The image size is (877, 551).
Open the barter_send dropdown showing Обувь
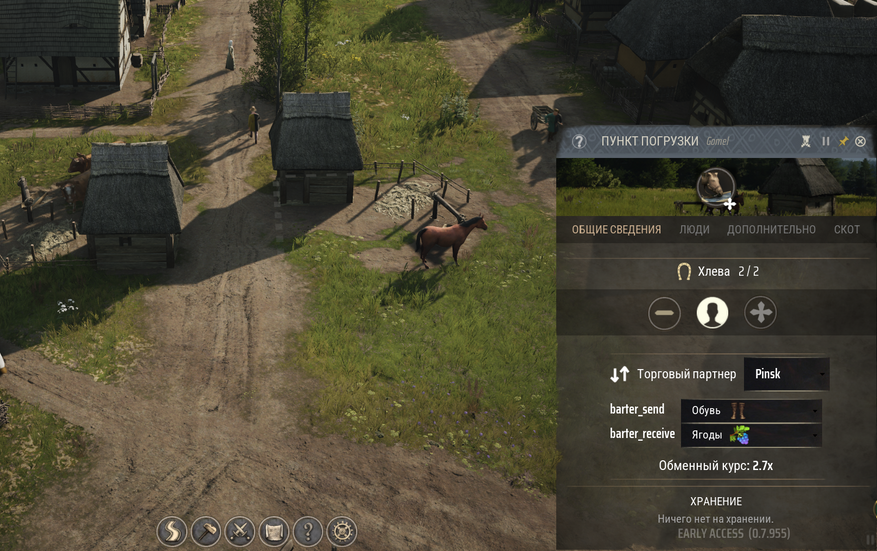pyautogui.click(x=751, y=410)
